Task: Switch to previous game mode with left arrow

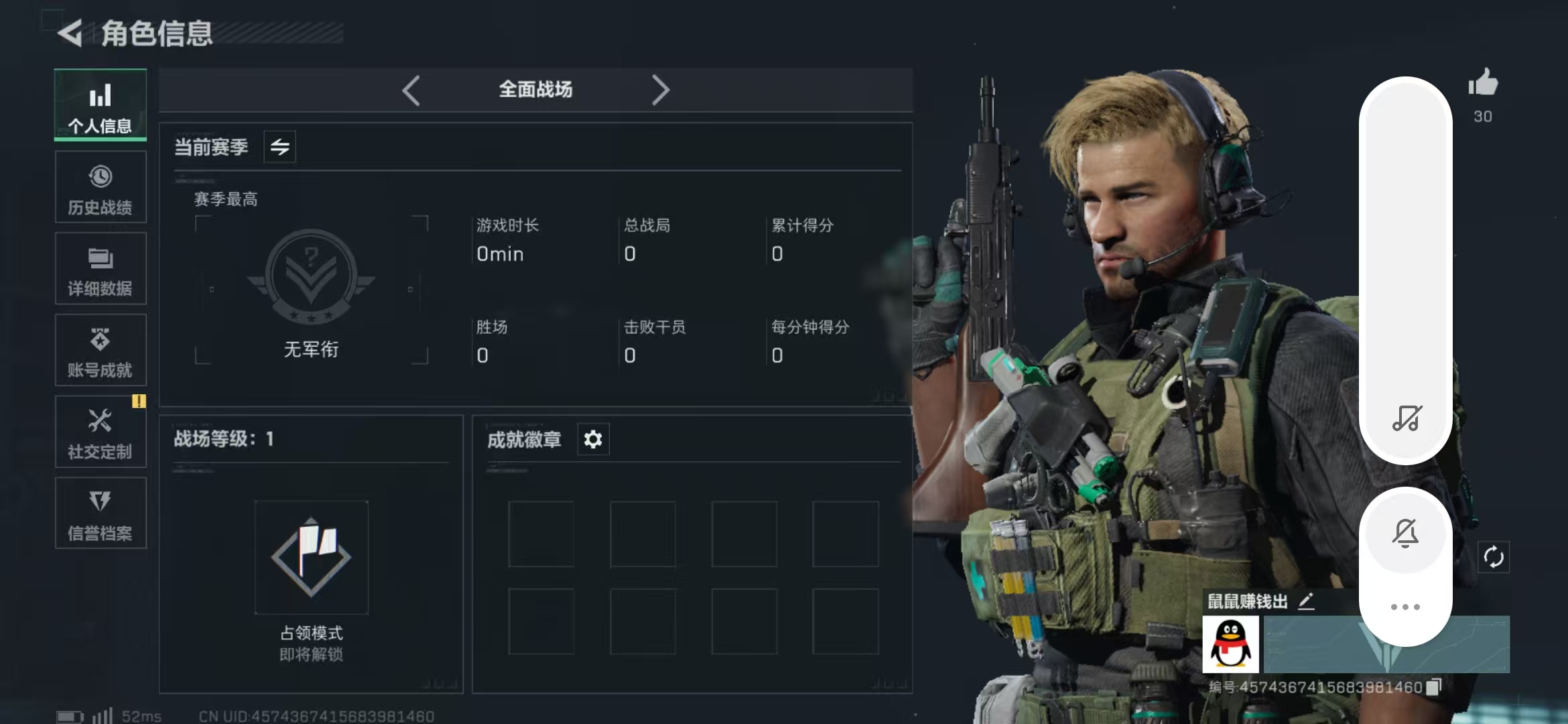Action: coord(411,90)
